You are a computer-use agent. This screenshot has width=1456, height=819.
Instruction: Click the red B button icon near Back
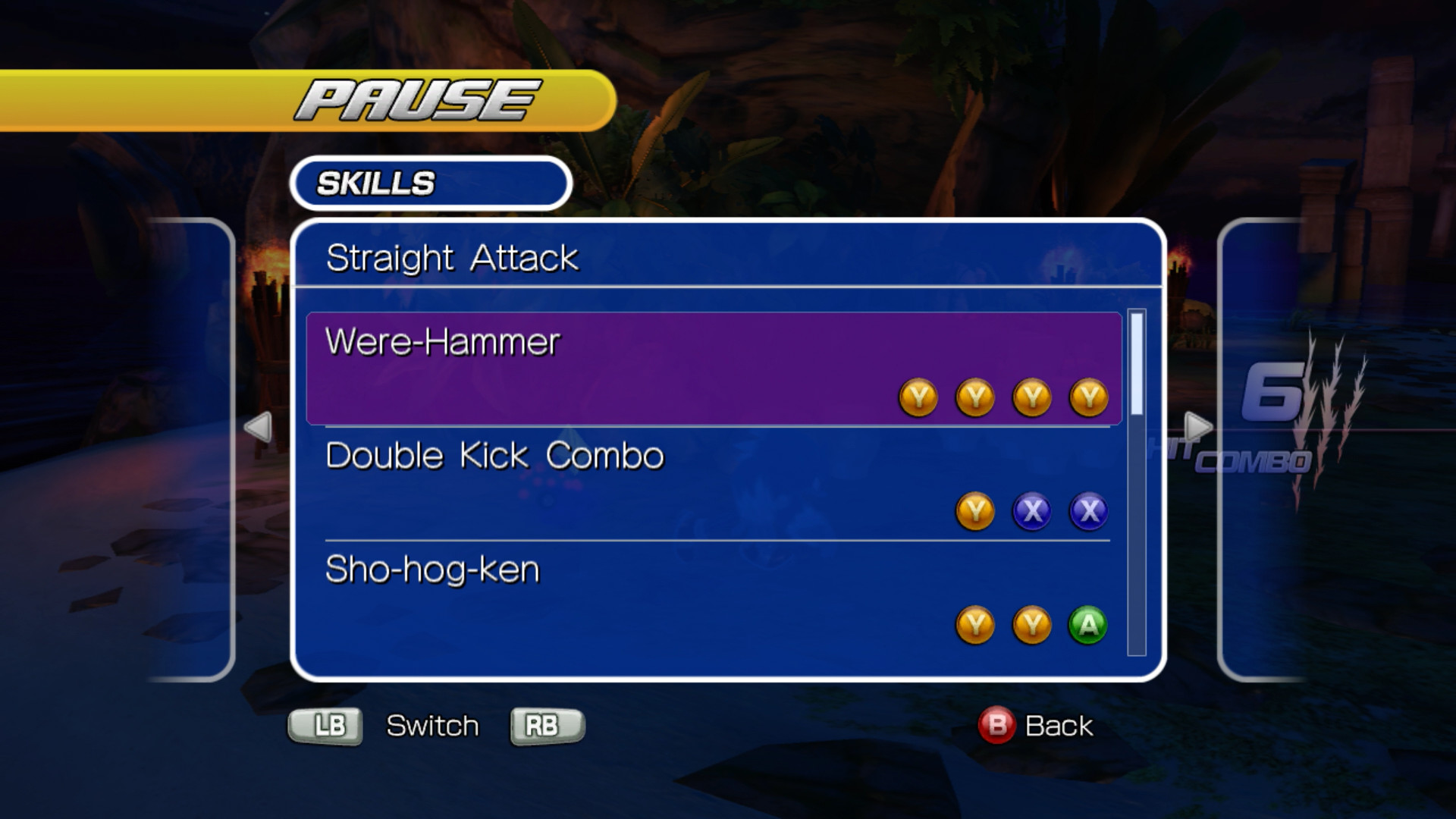998,725
